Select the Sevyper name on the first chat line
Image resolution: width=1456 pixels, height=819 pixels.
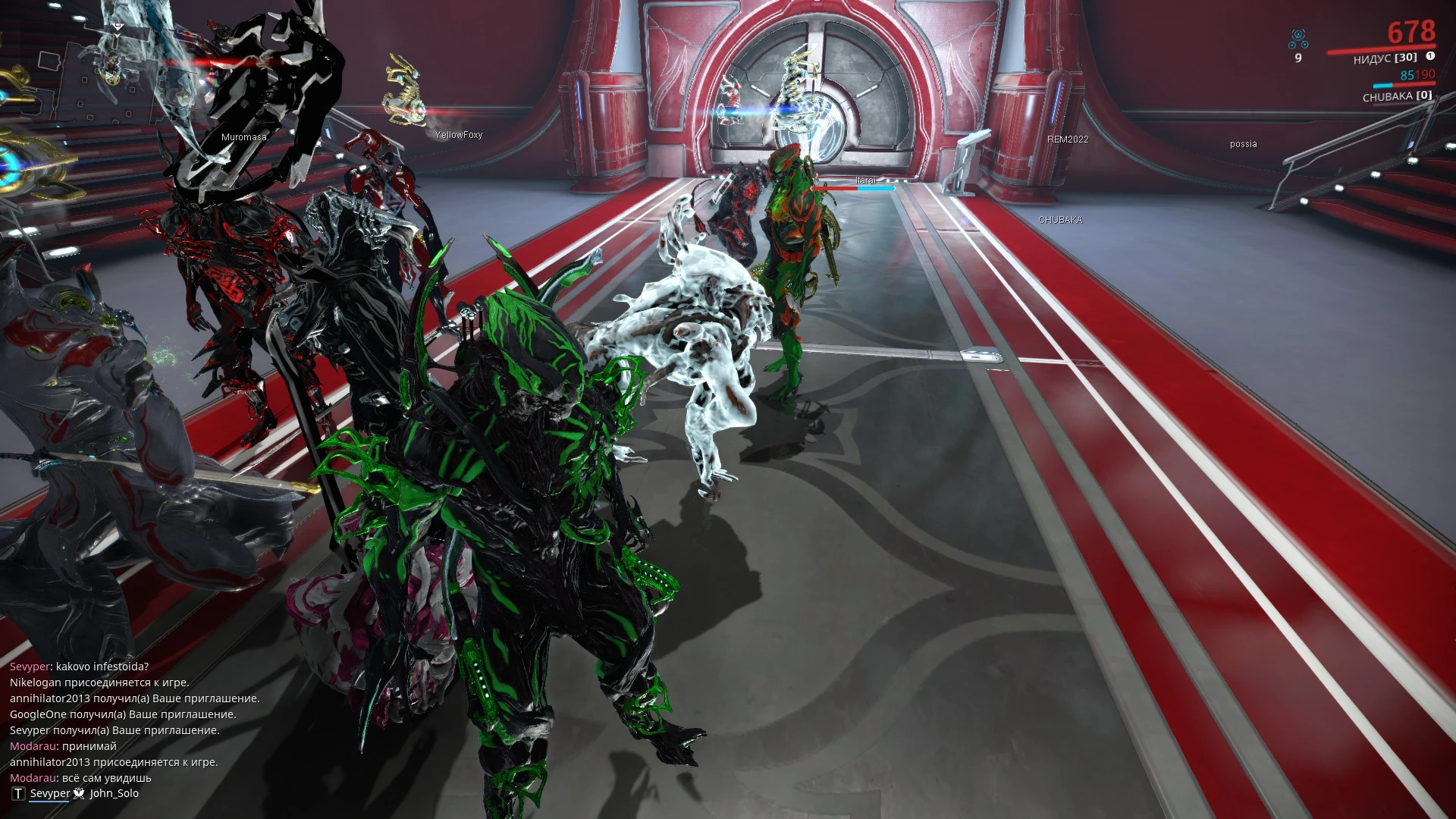pos(30,667)
